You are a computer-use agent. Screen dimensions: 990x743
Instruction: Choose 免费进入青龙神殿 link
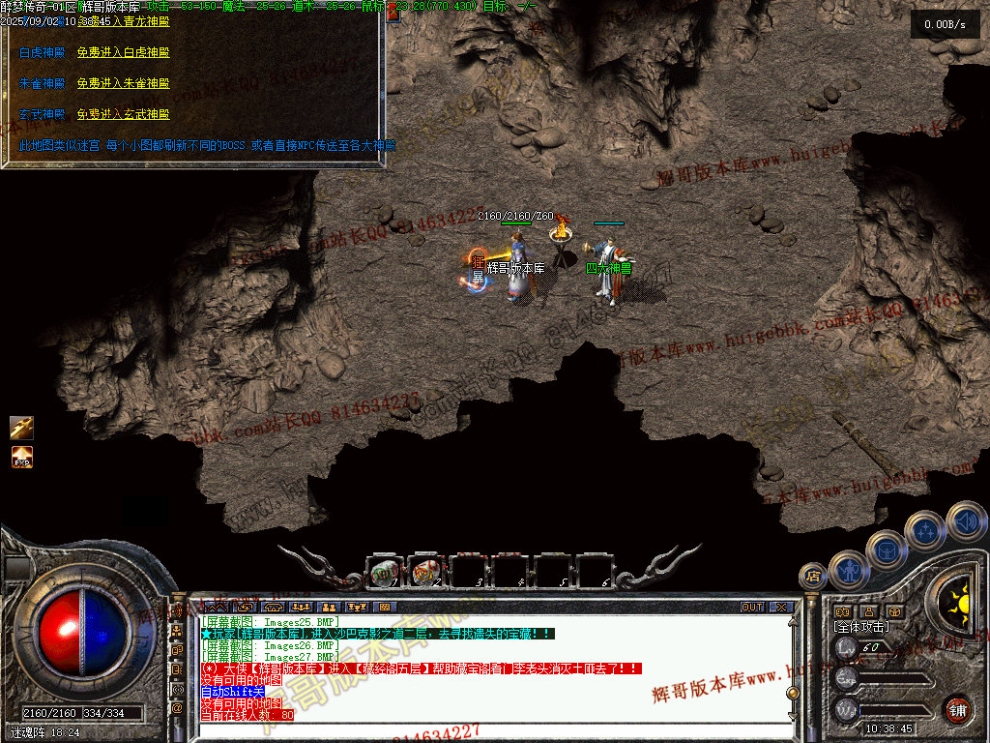123,21
